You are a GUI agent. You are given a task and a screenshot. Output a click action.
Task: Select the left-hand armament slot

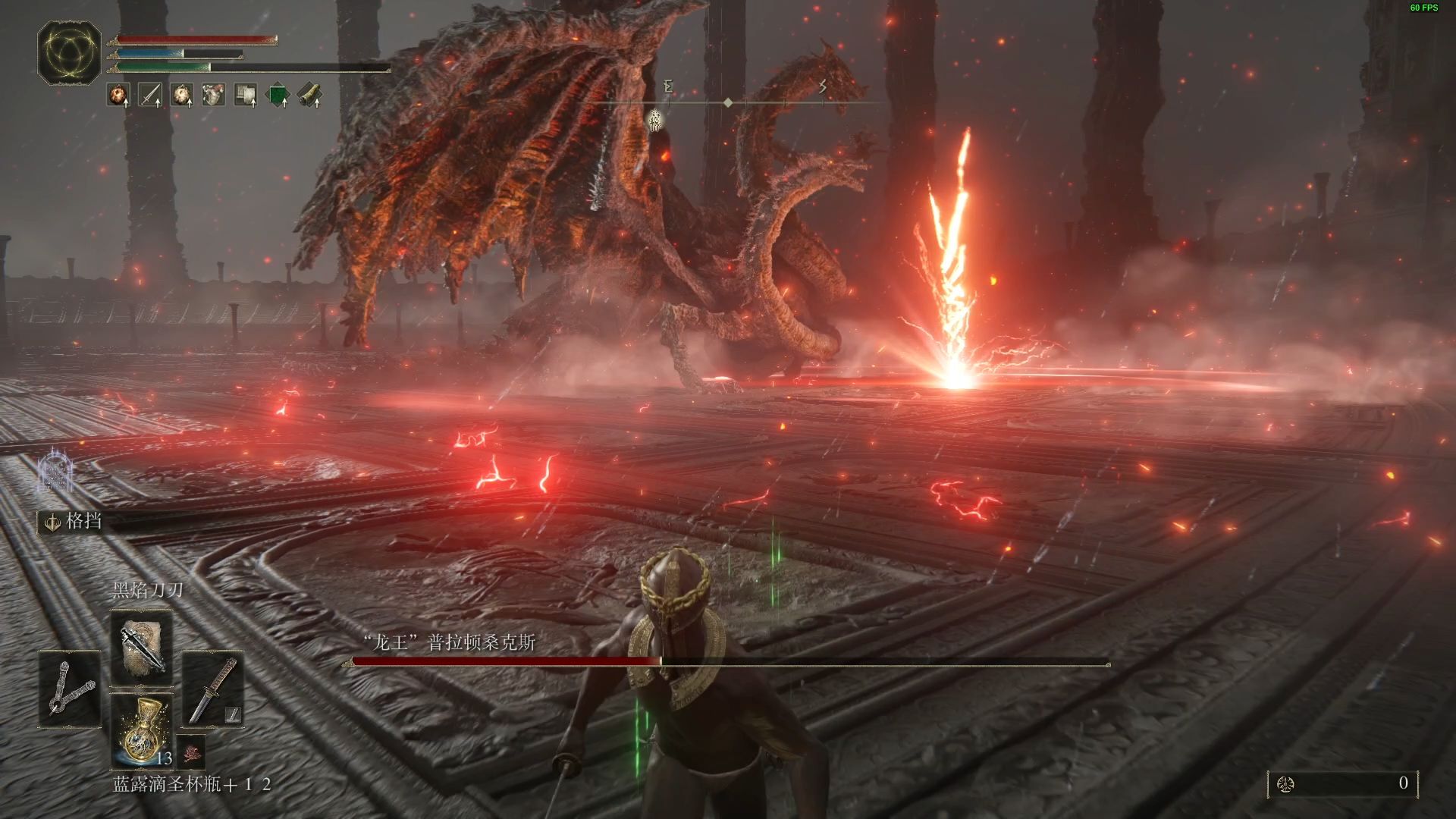[x=70, y=689]
